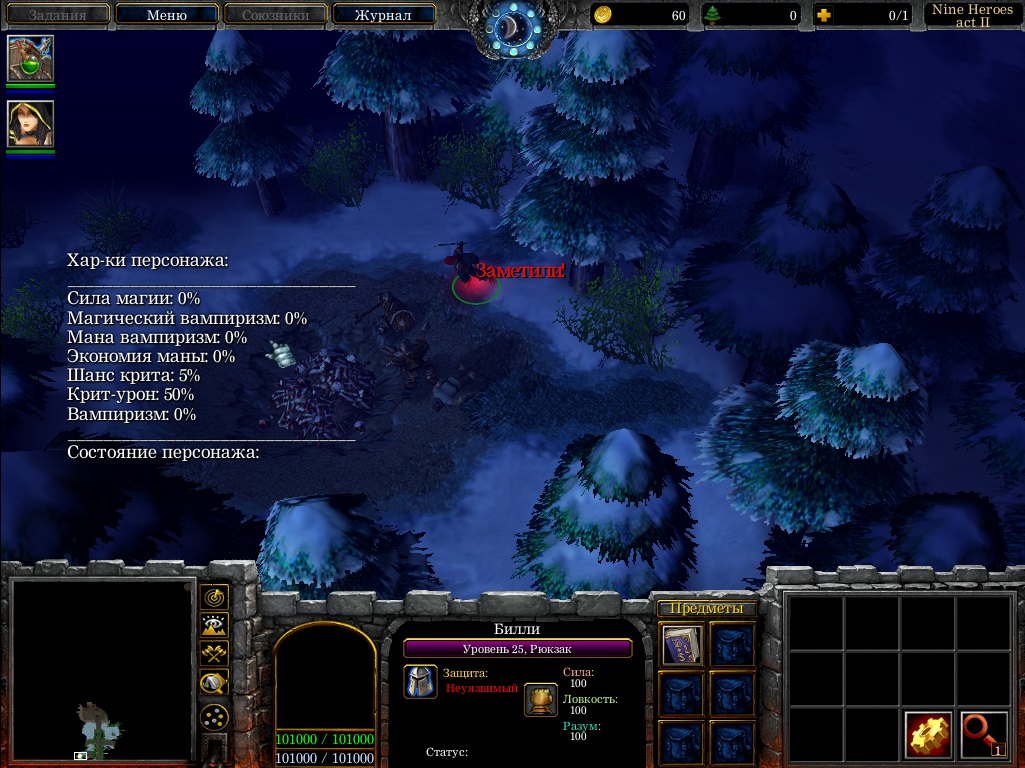This screenshot has width=1025, height=768.
Task: Toggle minimap terrain display eye icon
Action: point(214,626)
